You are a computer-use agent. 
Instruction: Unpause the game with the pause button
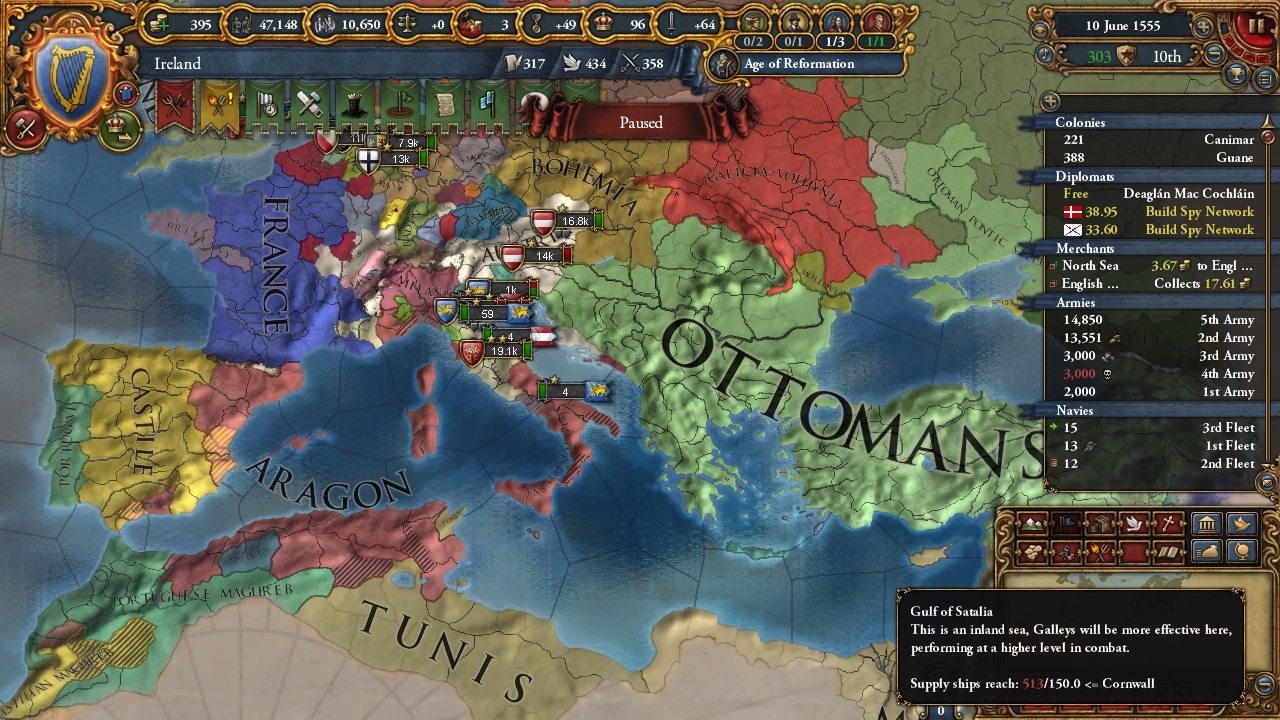coord(1256,25)
